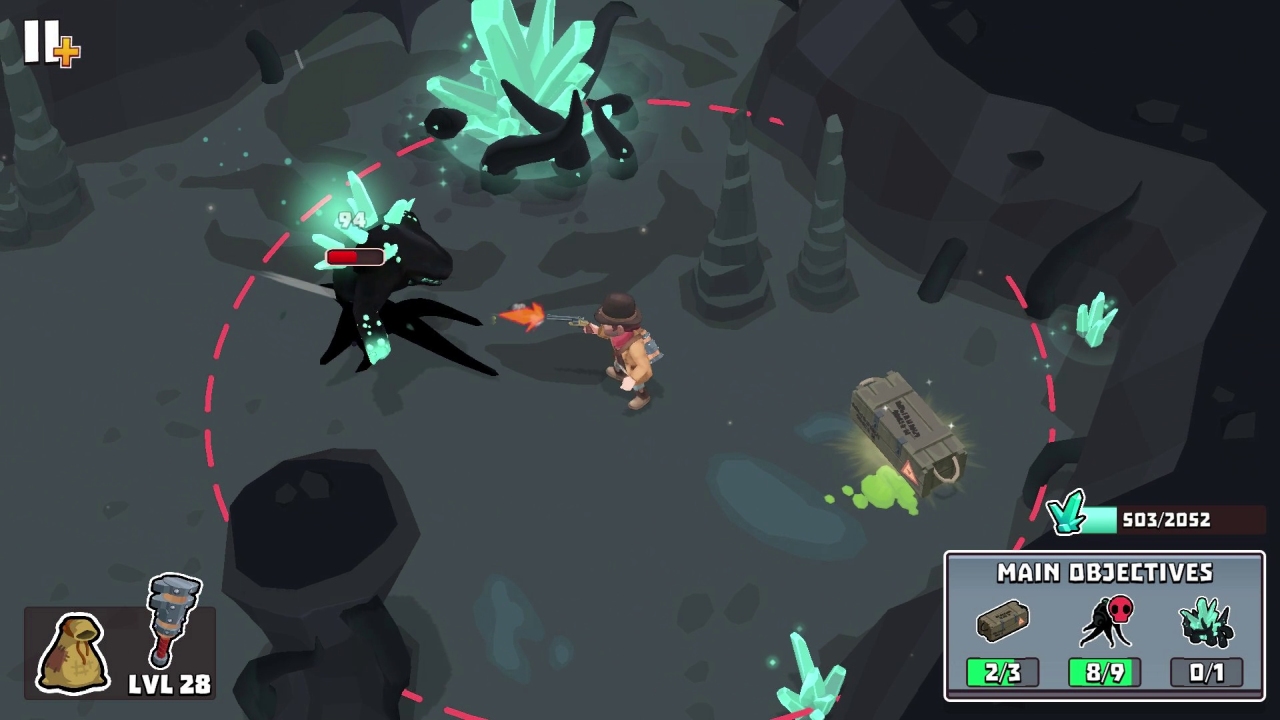Click the 8/9 enemy kill counter
This screenshot has height=720, width=1280.
click(x=1104, y=672)
